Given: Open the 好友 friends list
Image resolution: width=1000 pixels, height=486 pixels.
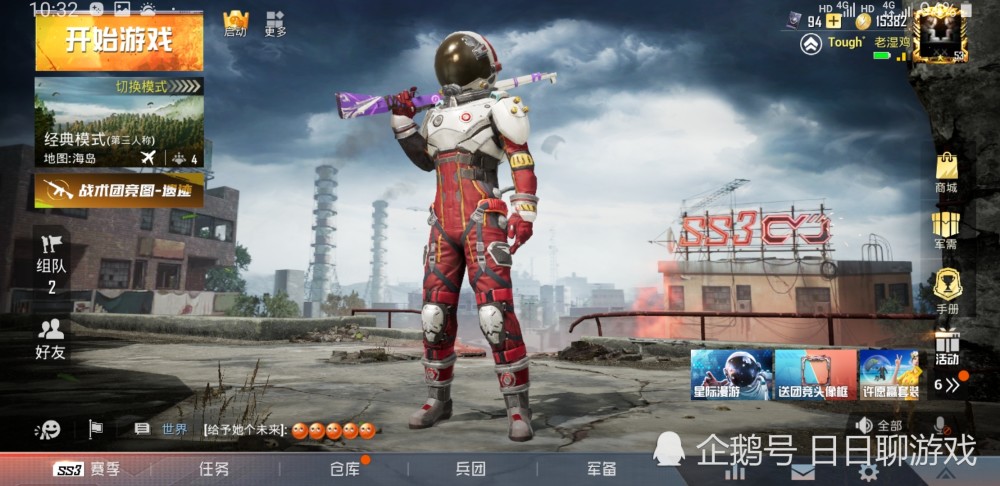Looking at the screenshot, I should coord(50,339).
